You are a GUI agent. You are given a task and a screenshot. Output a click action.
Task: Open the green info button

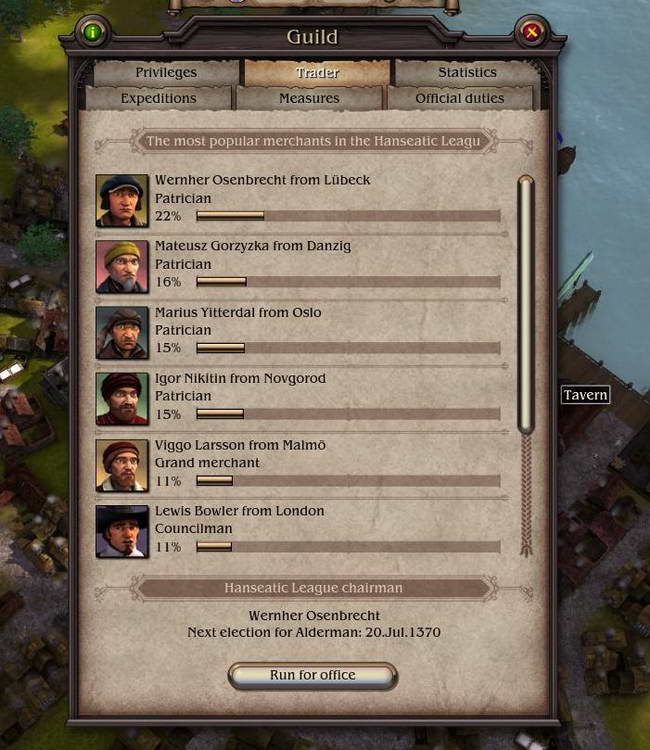[93, 33]
